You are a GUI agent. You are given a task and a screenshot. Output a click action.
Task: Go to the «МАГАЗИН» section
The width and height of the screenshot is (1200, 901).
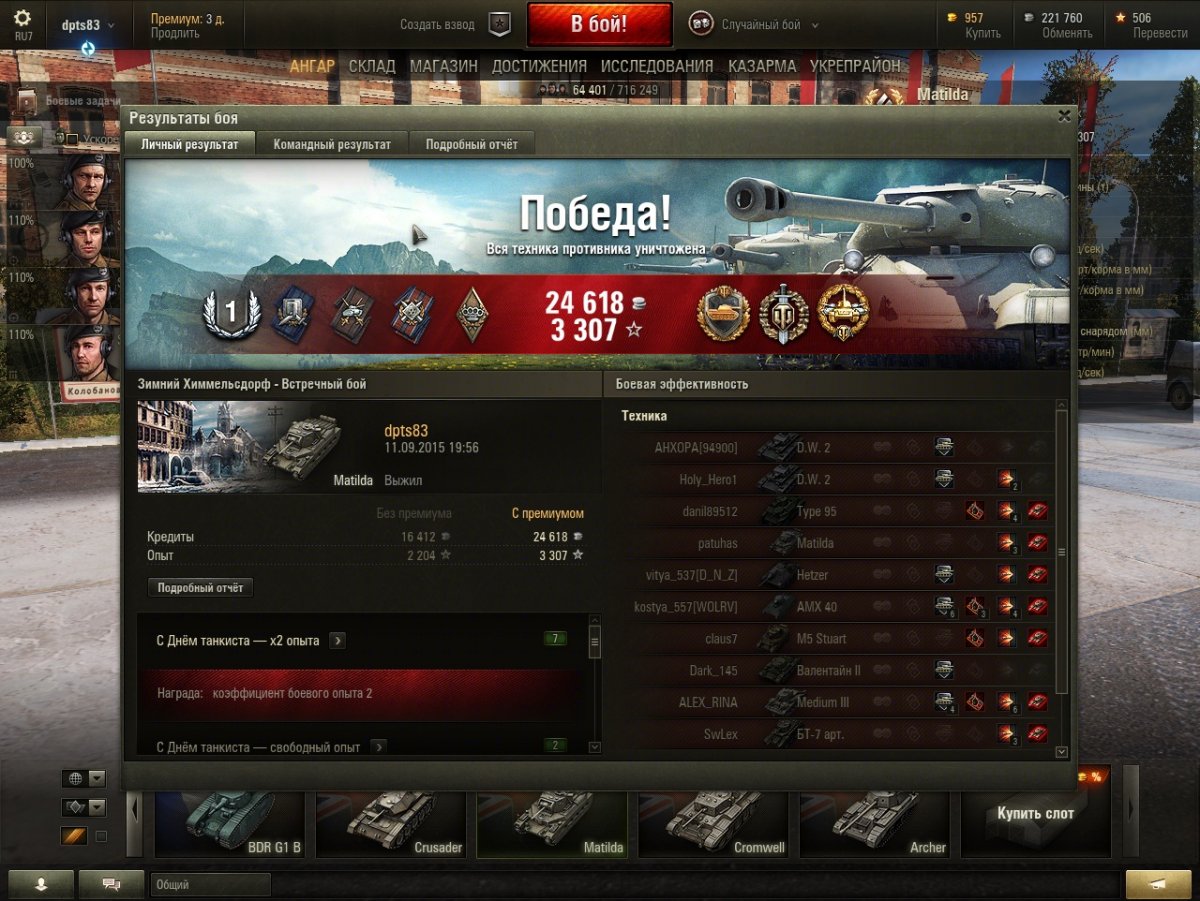click(x=443, y=66)
